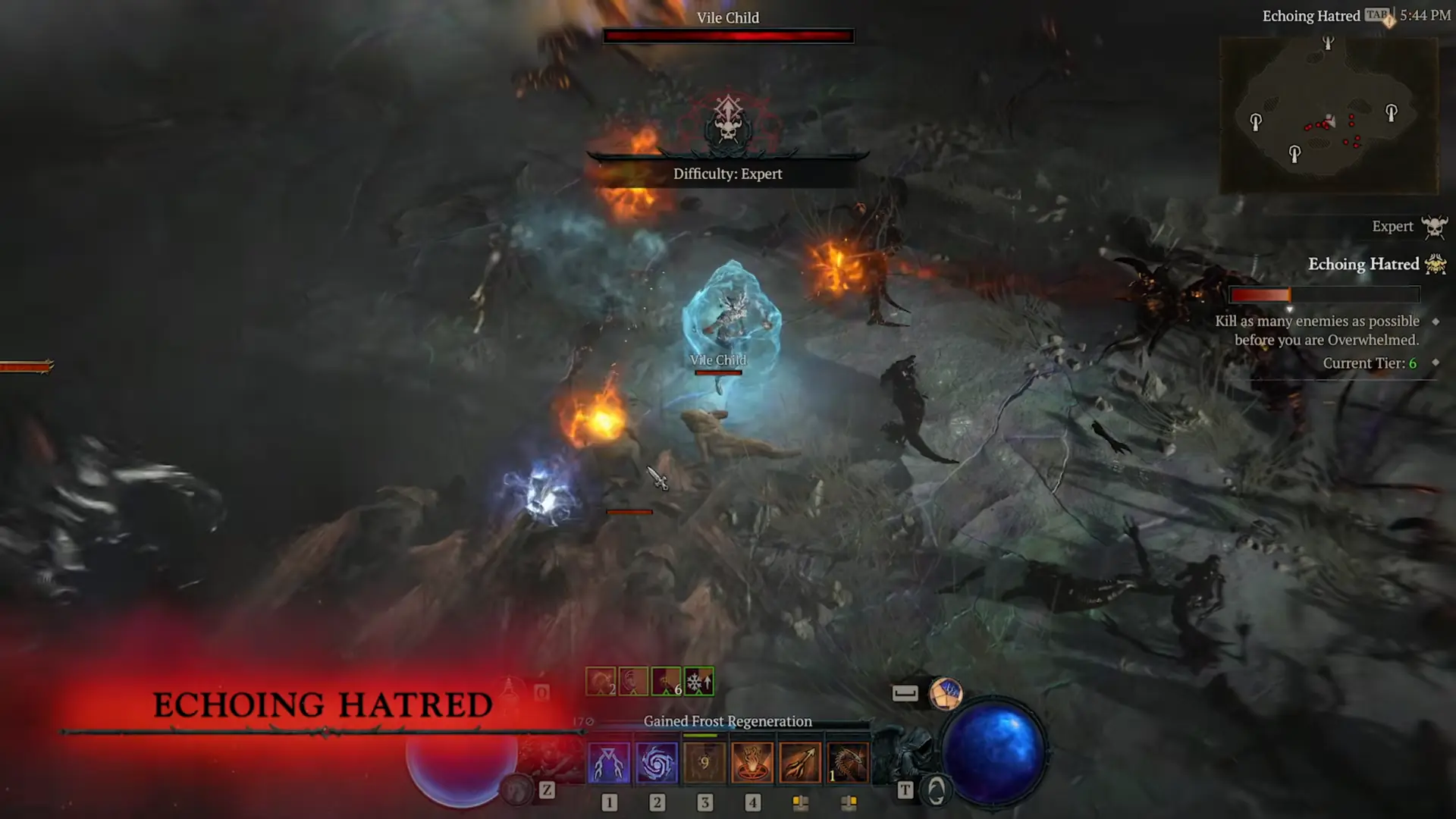Trigger the fiery spear skill
Viewport: 1456px width, 819px height.
click(800, 762)
